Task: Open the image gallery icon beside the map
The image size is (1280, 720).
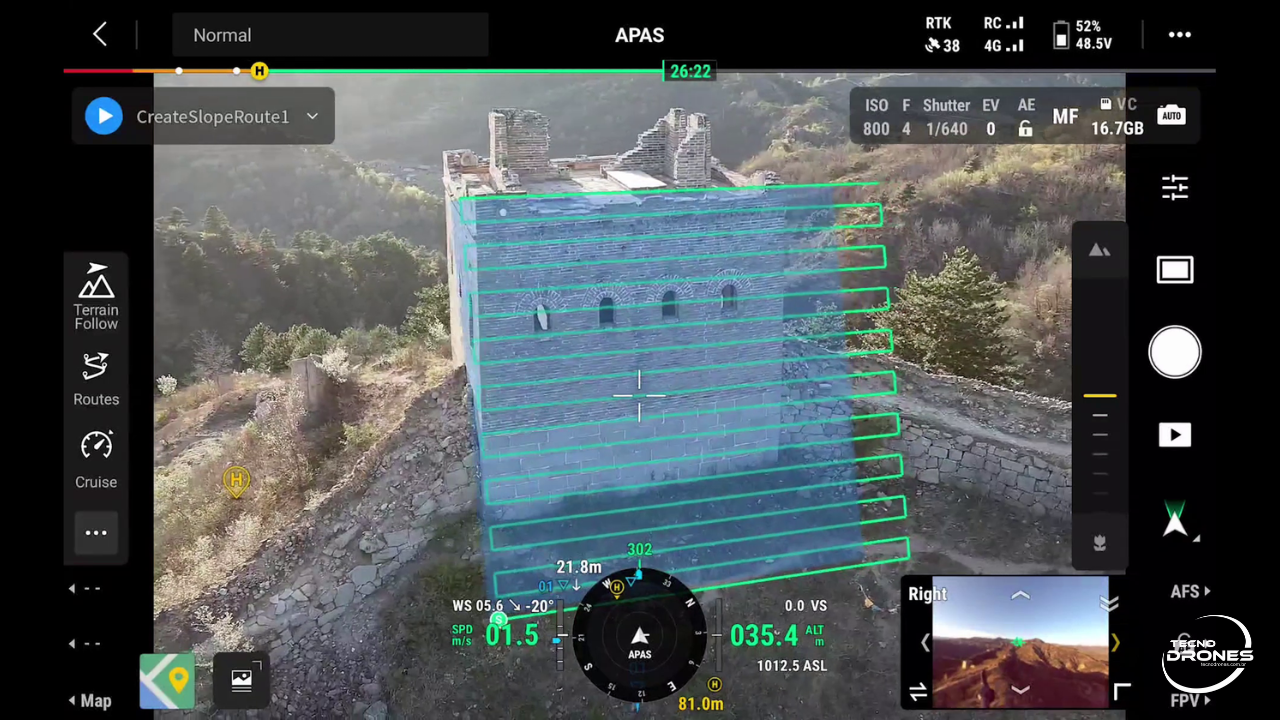Action: 241,681
